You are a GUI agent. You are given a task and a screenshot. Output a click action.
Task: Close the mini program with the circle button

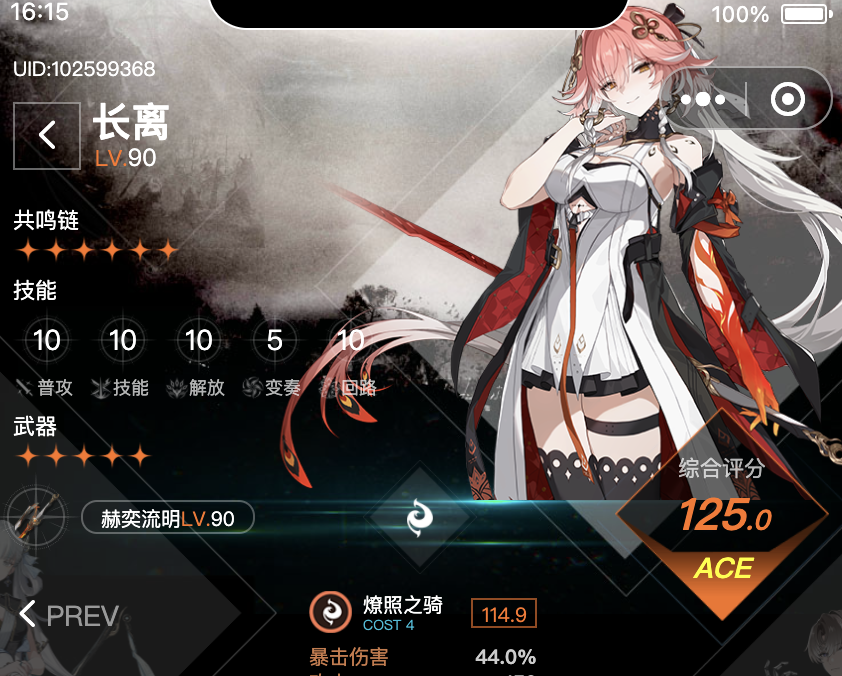pos(788,100)
